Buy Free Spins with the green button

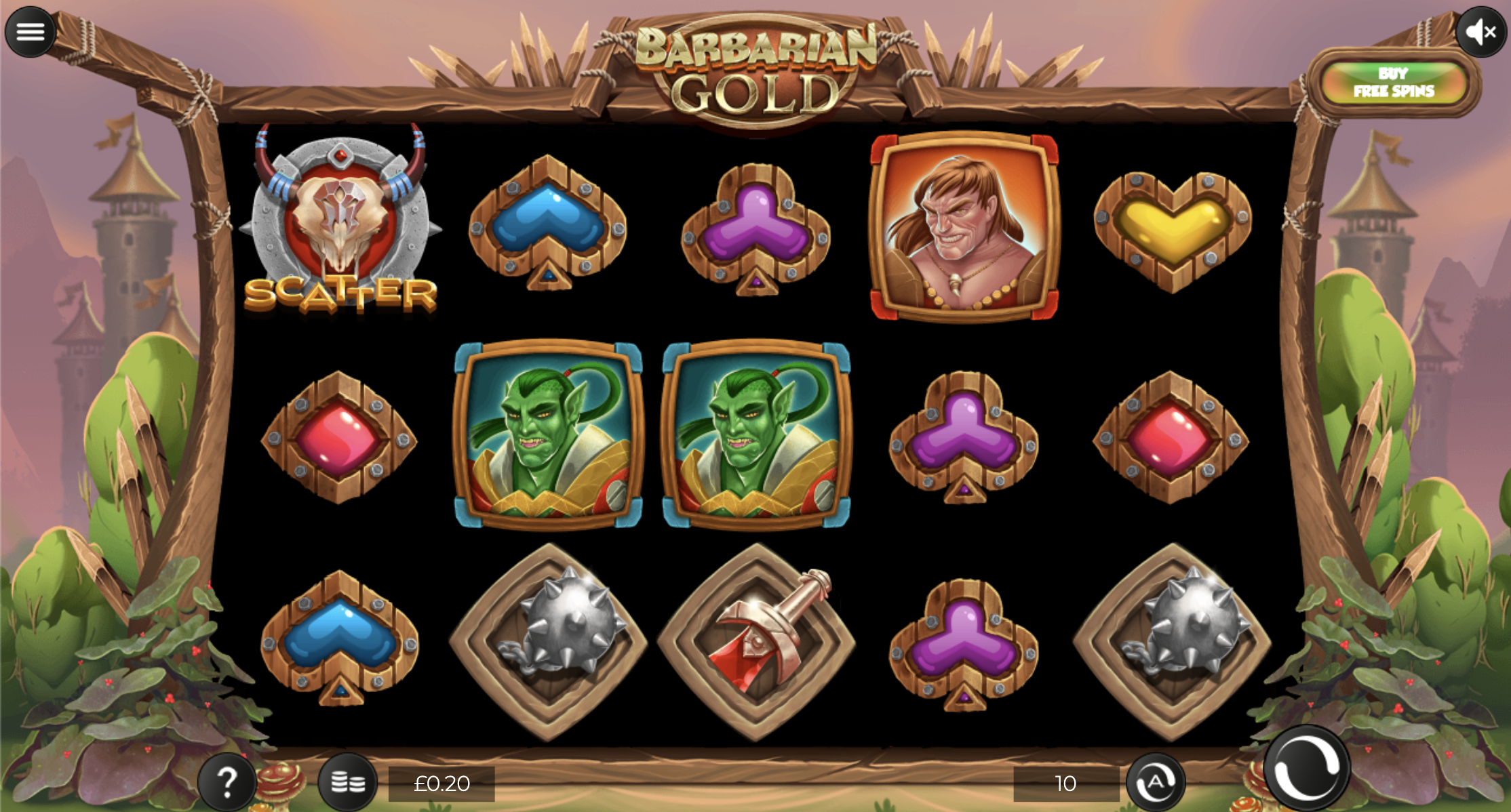tap(1394, 83)
